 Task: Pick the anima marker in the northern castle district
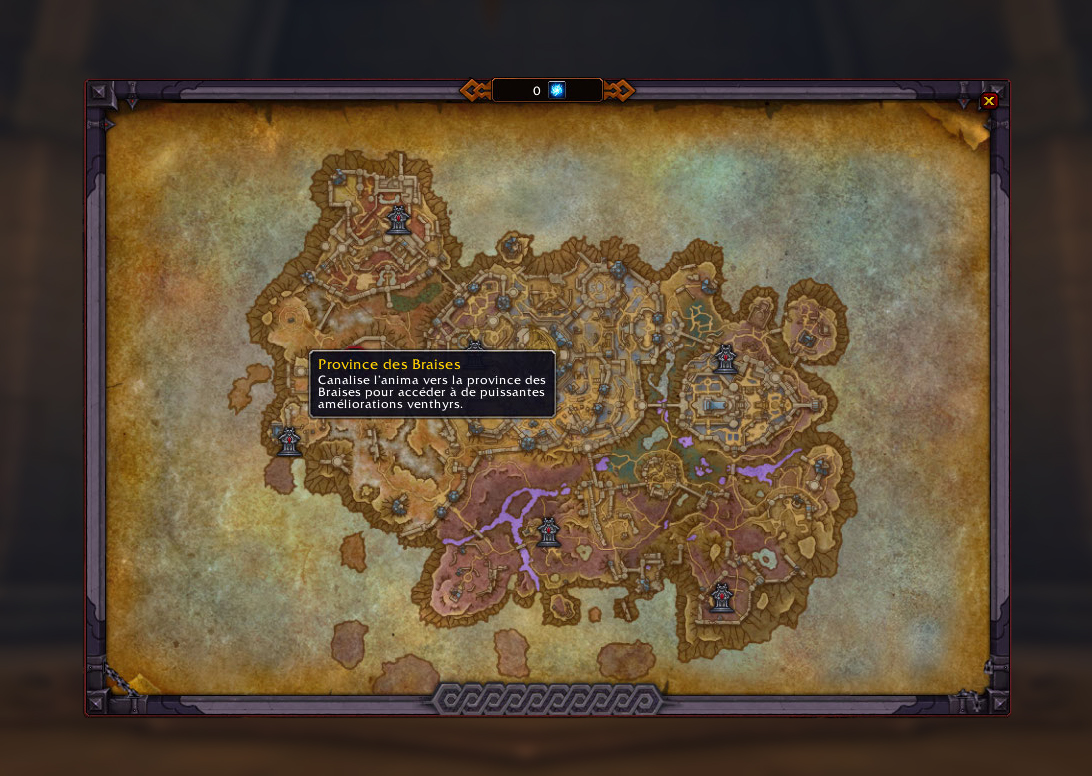click(398, 220)
